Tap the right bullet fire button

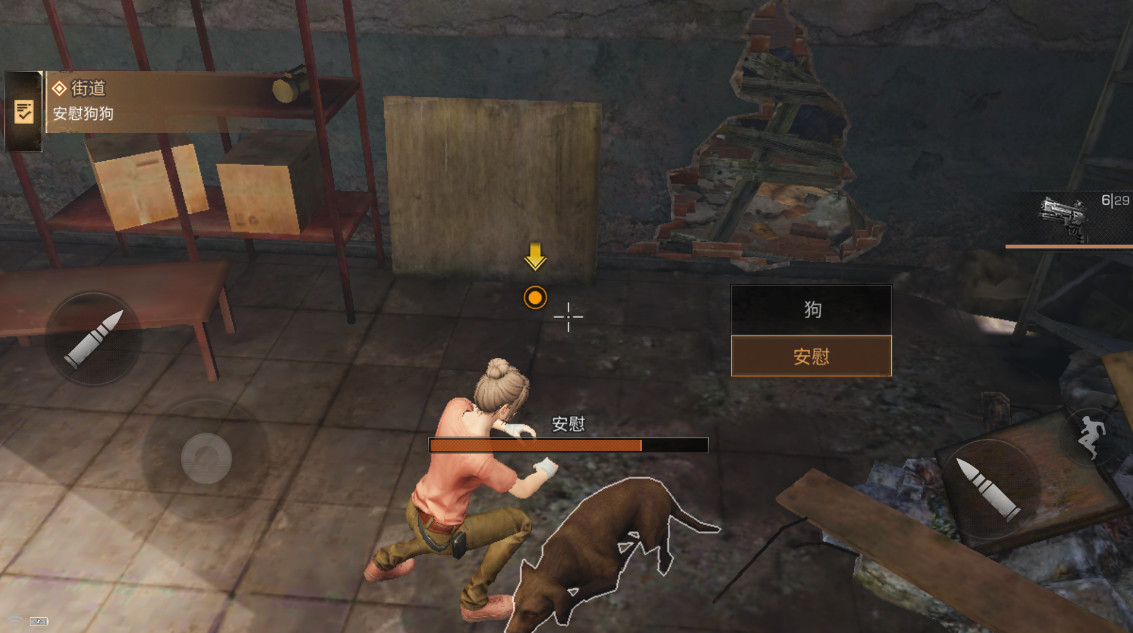pos(987,486)
